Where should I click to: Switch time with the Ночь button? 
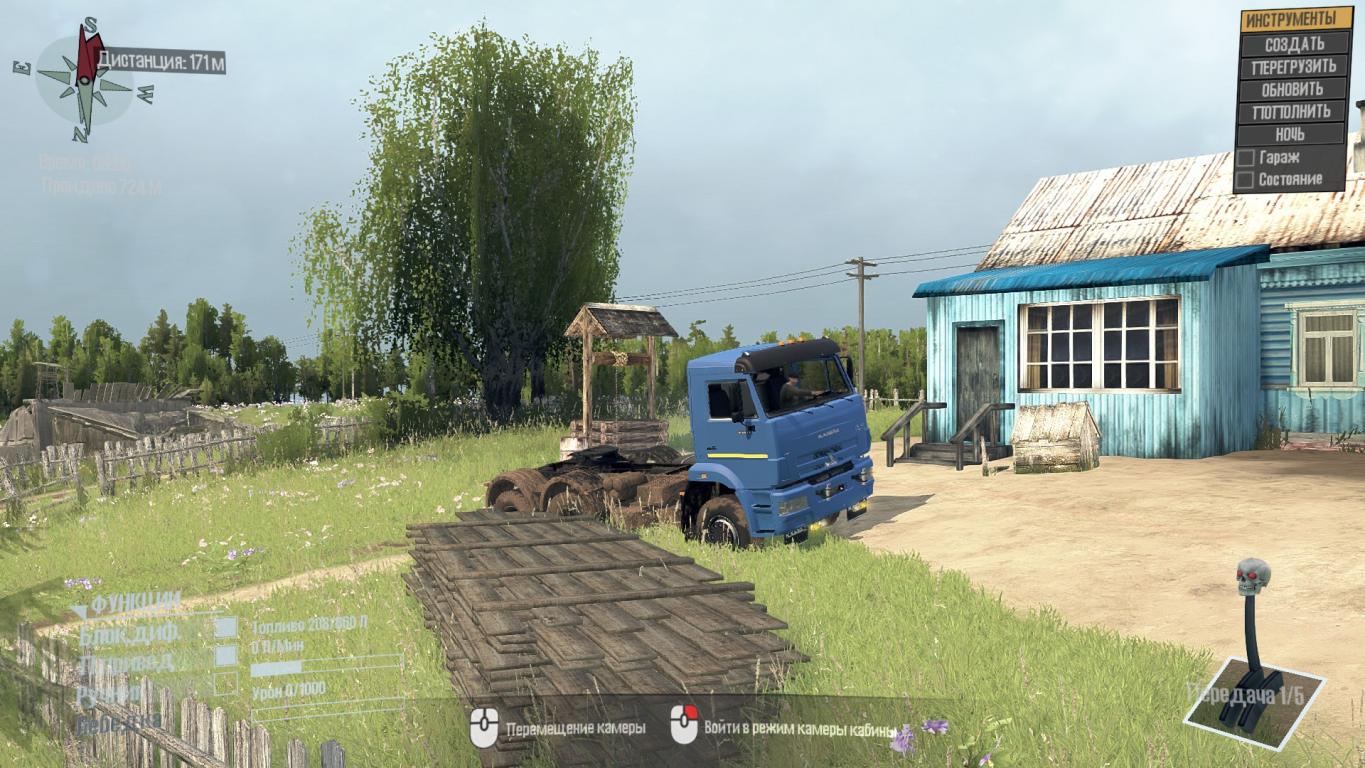1294,134
